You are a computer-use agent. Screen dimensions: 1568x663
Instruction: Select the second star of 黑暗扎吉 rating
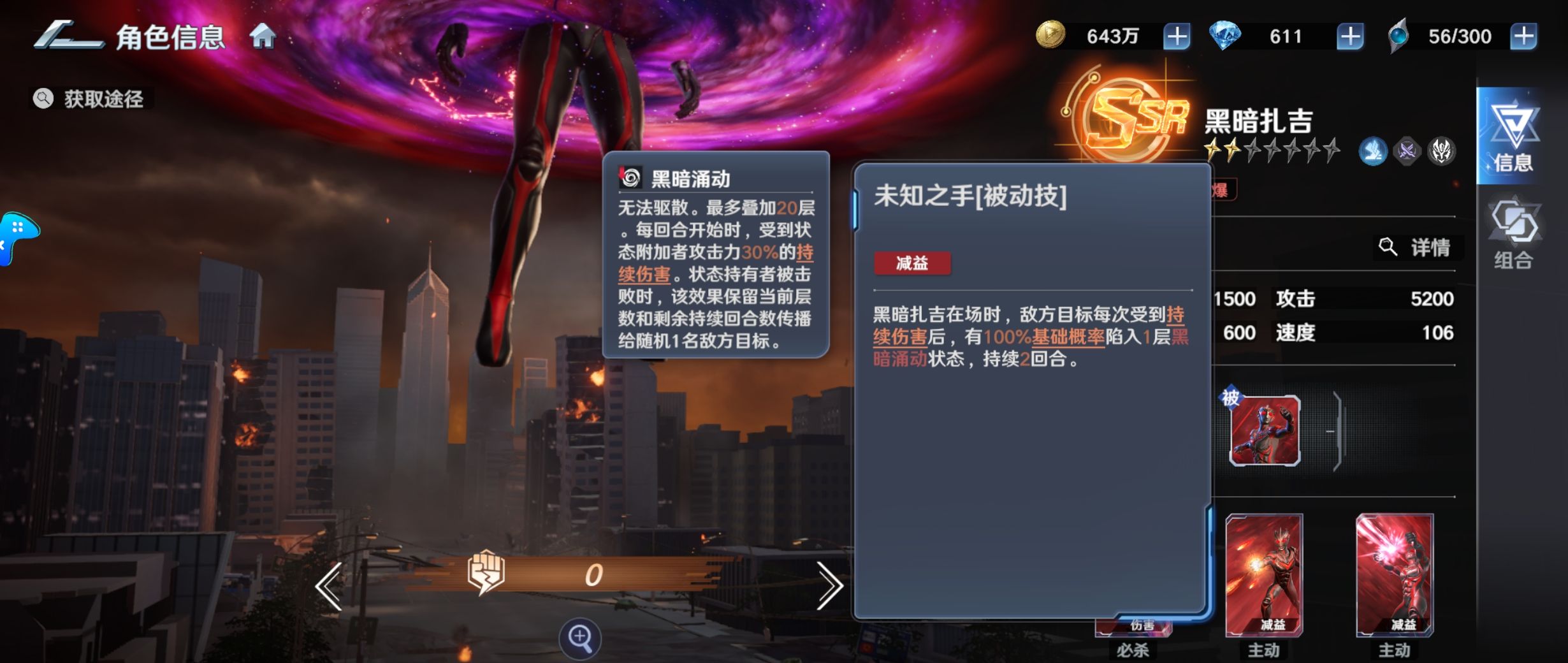[1232, 150]
